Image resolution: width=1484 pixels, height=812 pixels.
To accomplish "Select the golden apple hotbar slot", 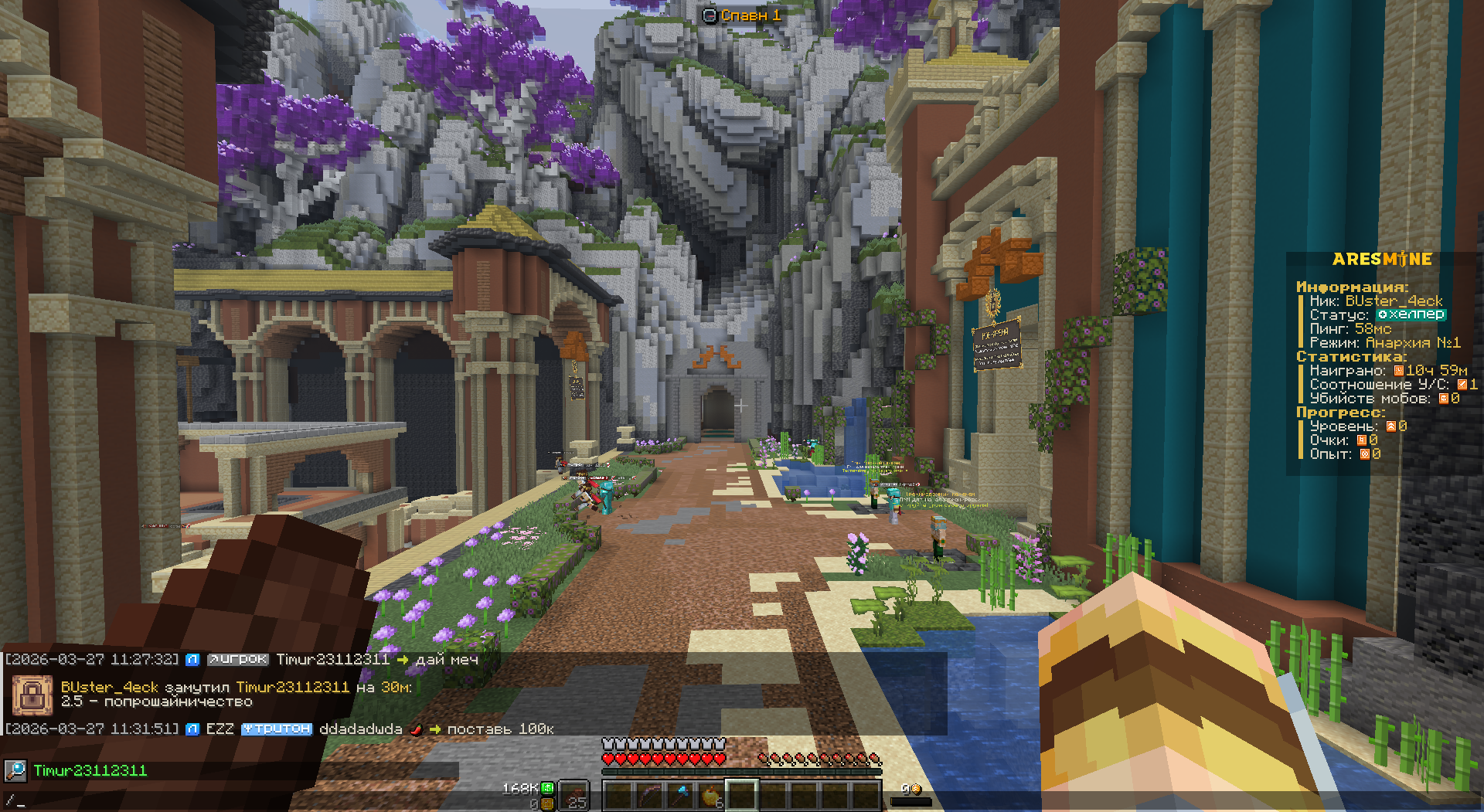I will click(710, 795).
